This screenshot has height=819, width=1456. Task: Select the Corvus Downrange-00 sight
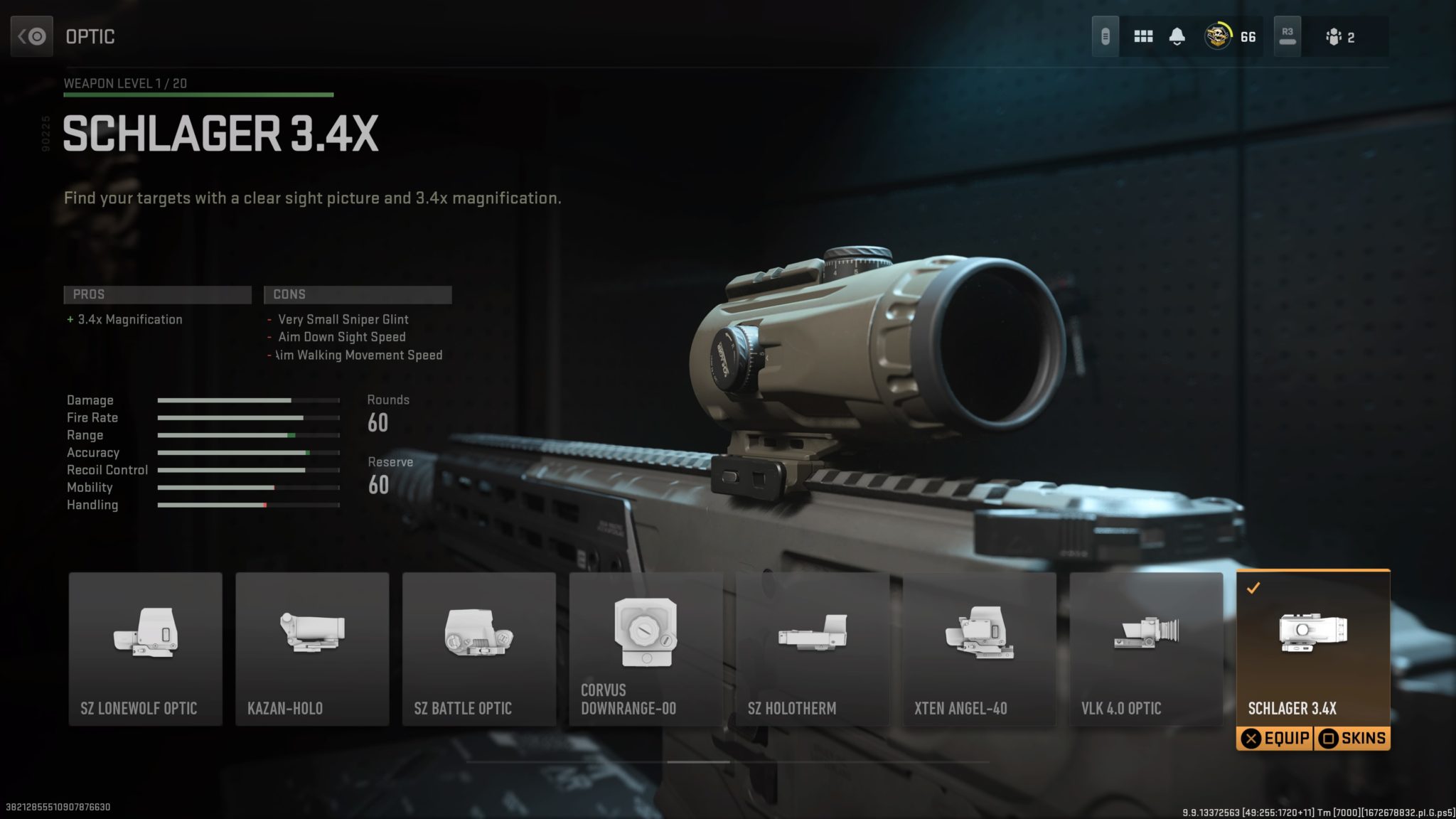(x=645, y=640)
